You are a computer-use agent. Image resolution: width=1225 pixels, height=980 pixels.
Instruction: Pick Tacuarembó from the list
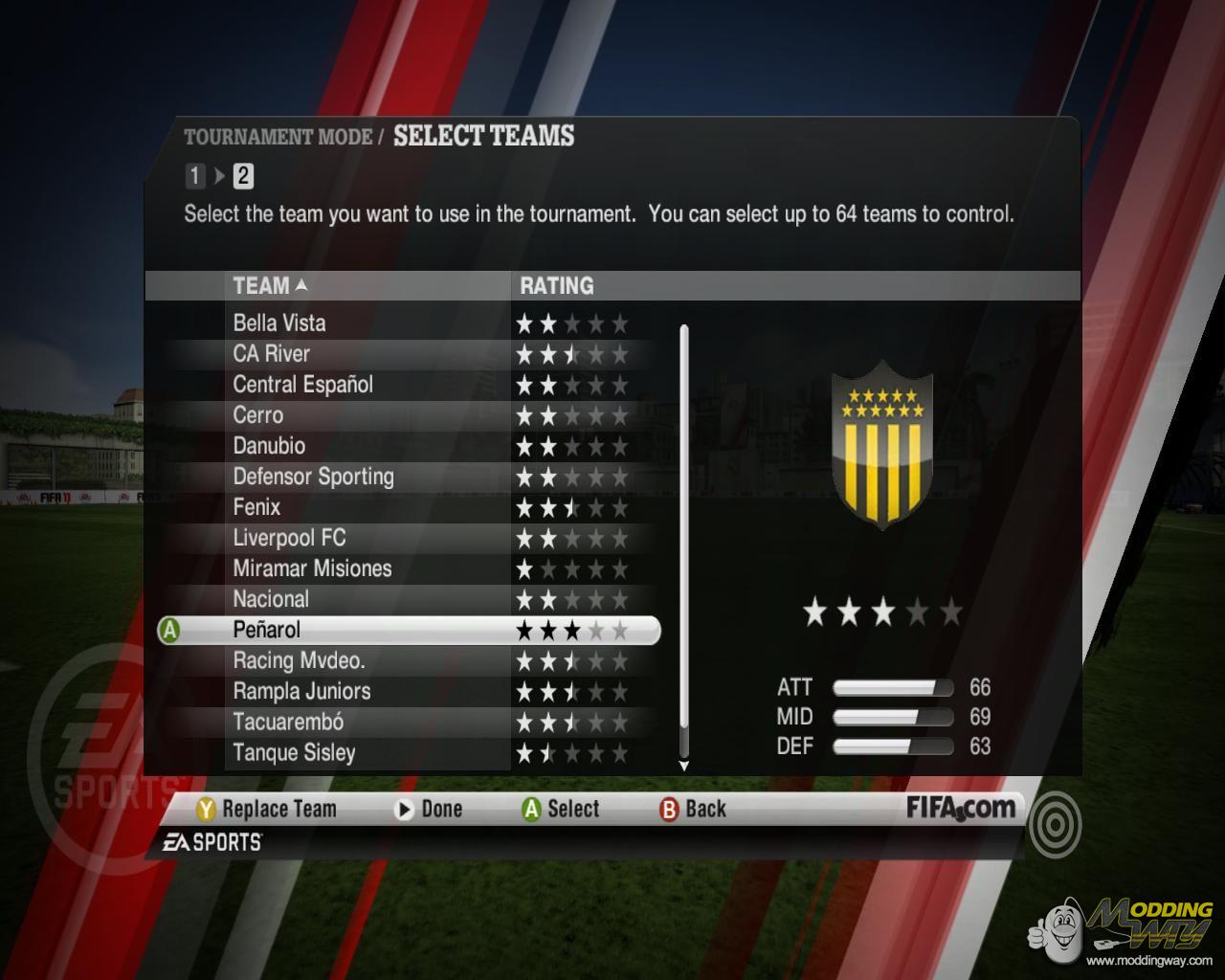point(288,722)
